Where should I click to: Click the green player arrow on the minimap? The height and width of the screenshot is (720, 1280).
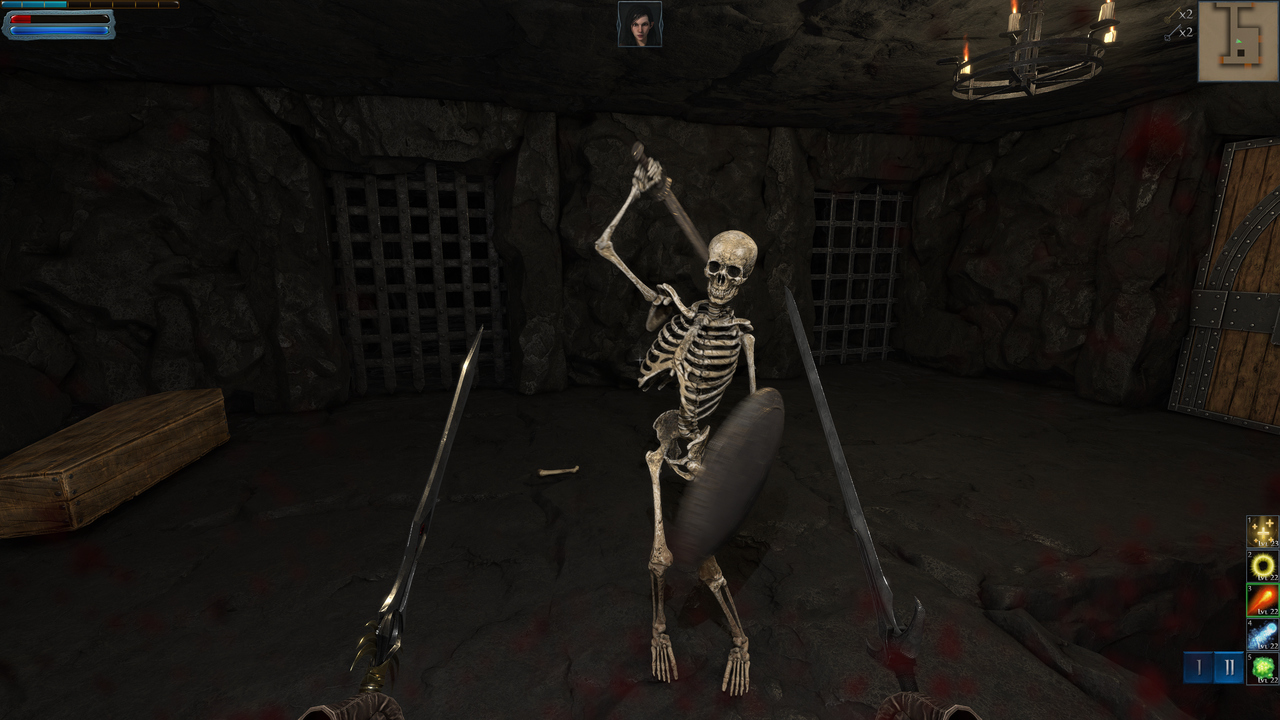coord(1239,42)
